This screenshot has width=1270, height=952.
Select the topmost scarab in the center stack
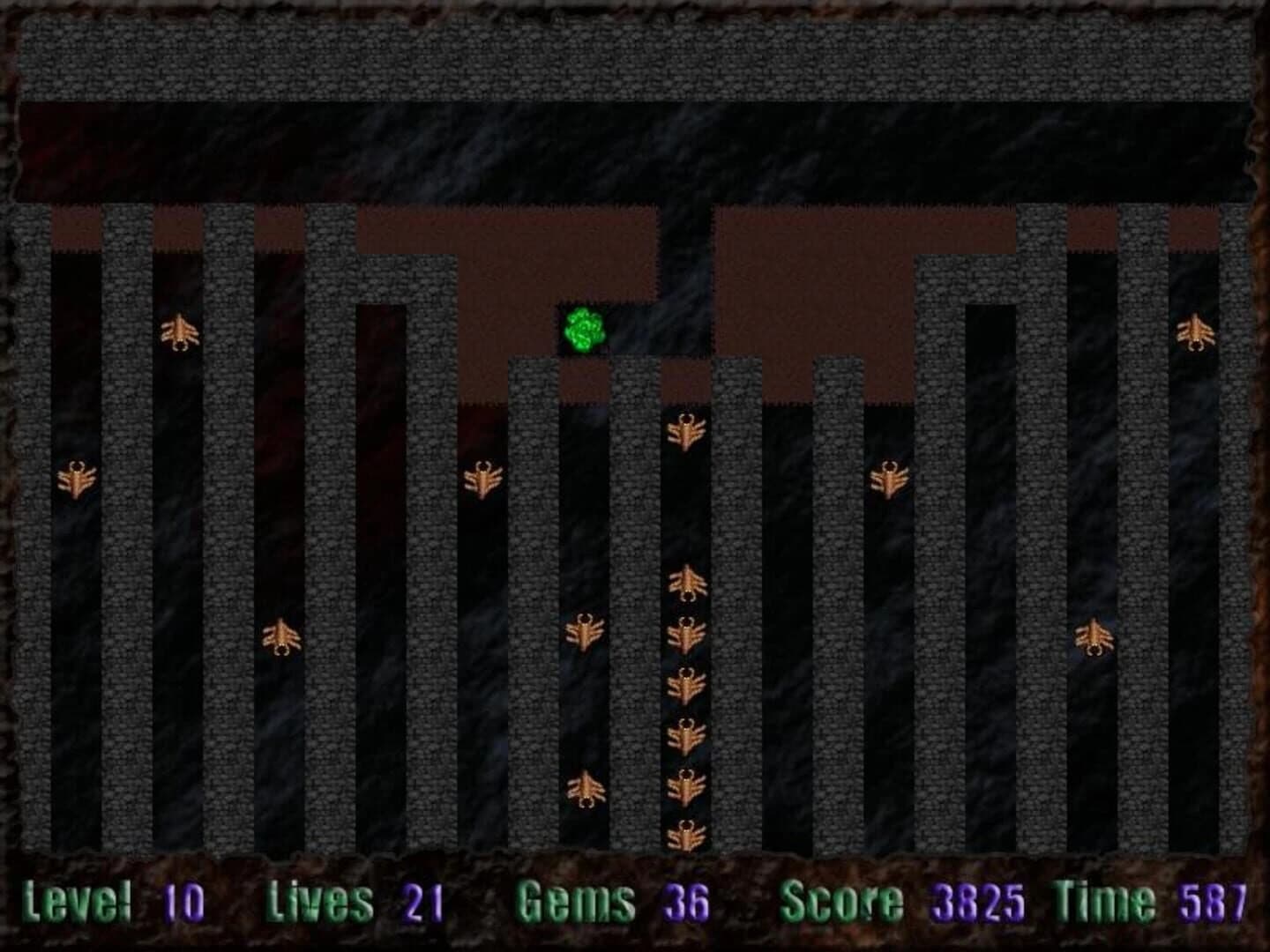click(686, 429)
